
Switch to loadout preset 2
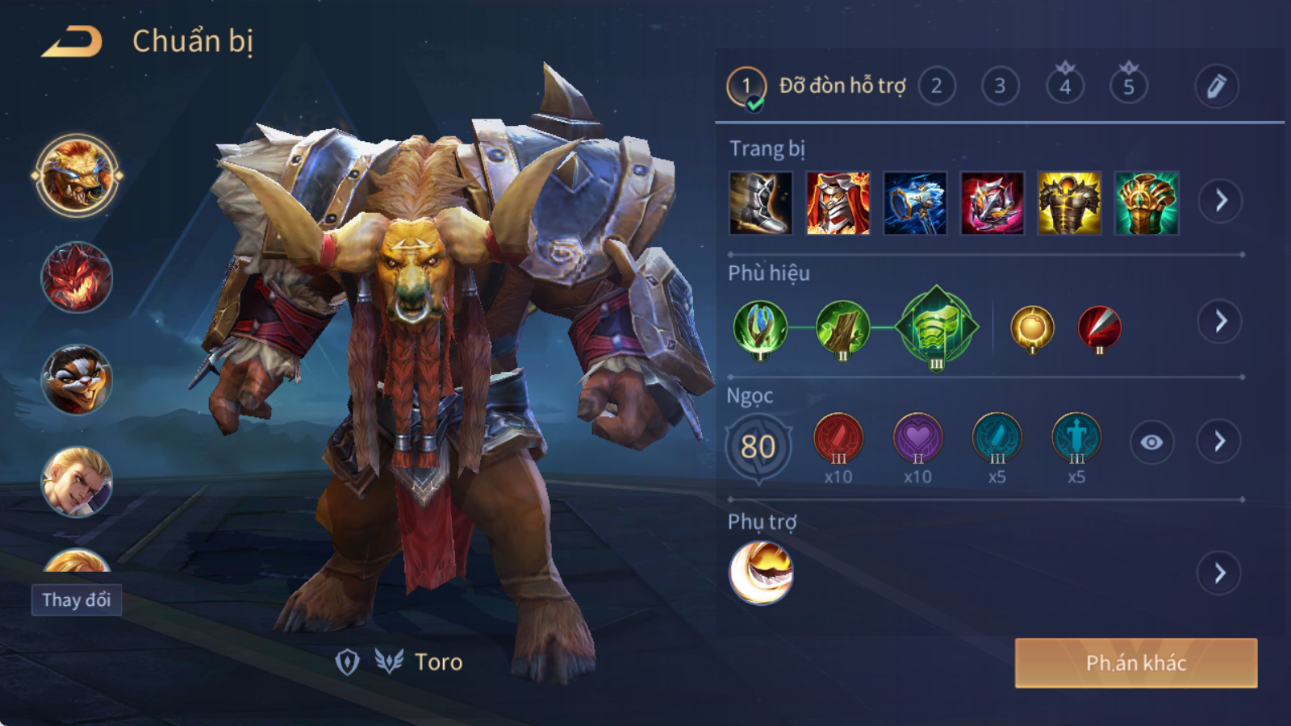point(936,87)
